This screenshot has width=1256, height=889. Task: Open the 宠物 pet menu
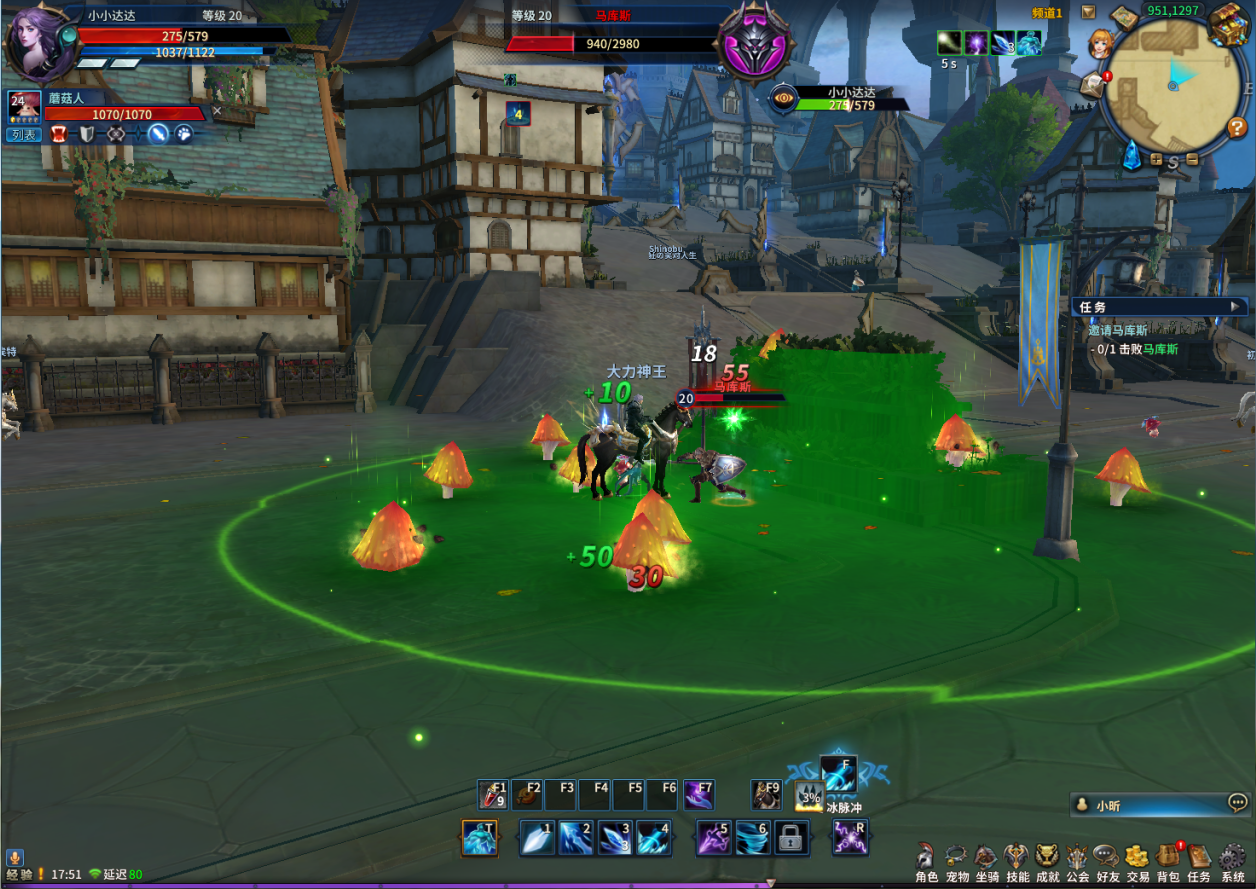(957, 857)
